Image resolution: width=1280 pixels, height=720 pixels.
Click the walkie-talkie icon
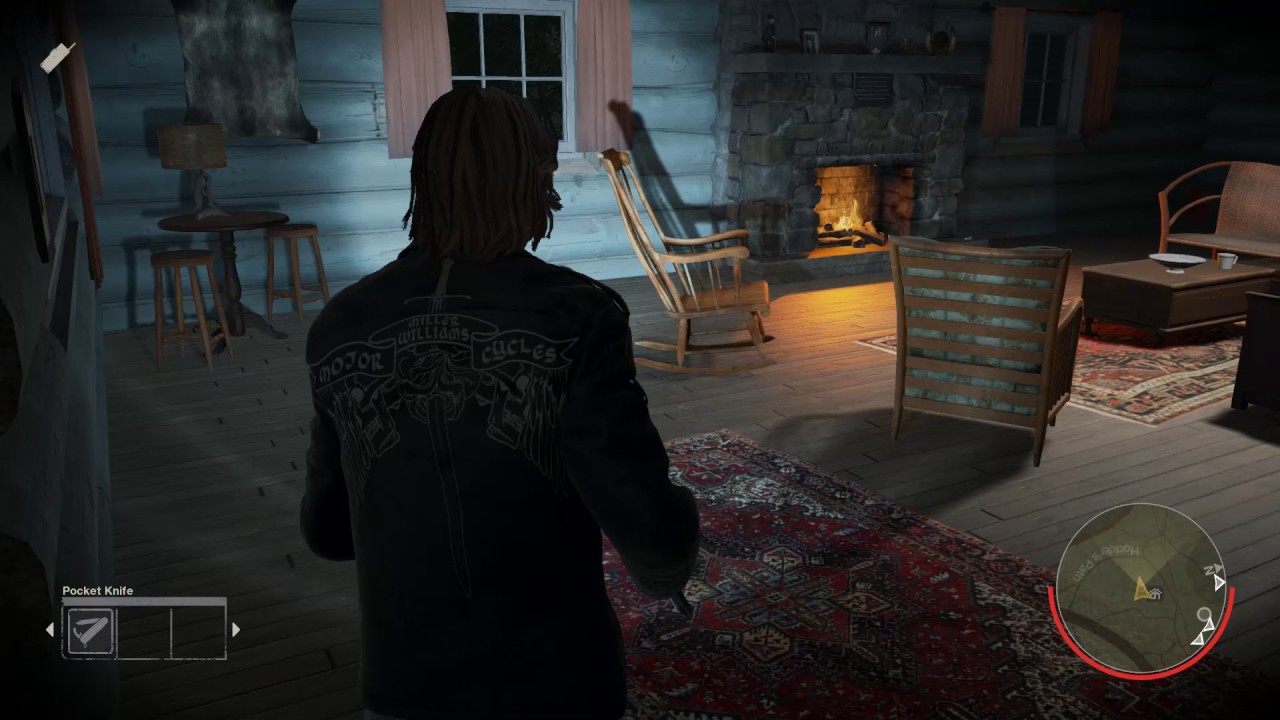[x=57, y=57]
